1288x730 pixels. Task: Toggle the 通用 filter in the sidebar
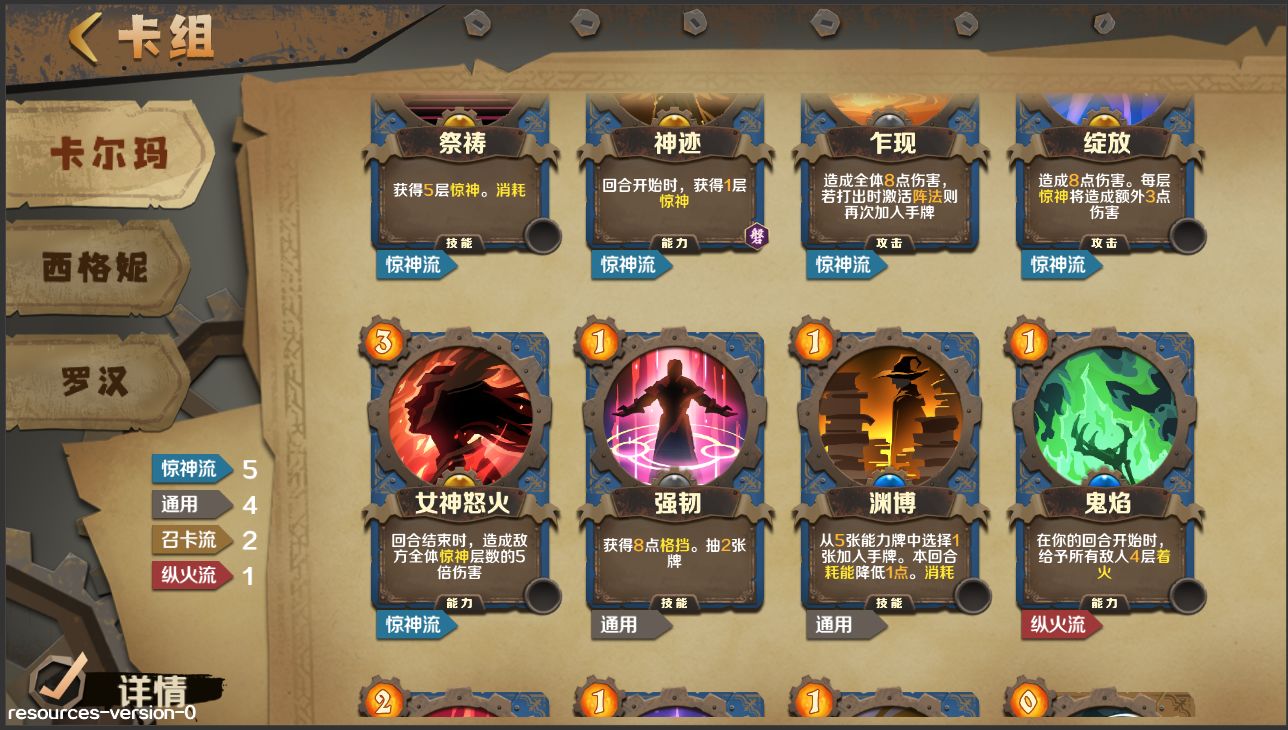tap(190, 505)
